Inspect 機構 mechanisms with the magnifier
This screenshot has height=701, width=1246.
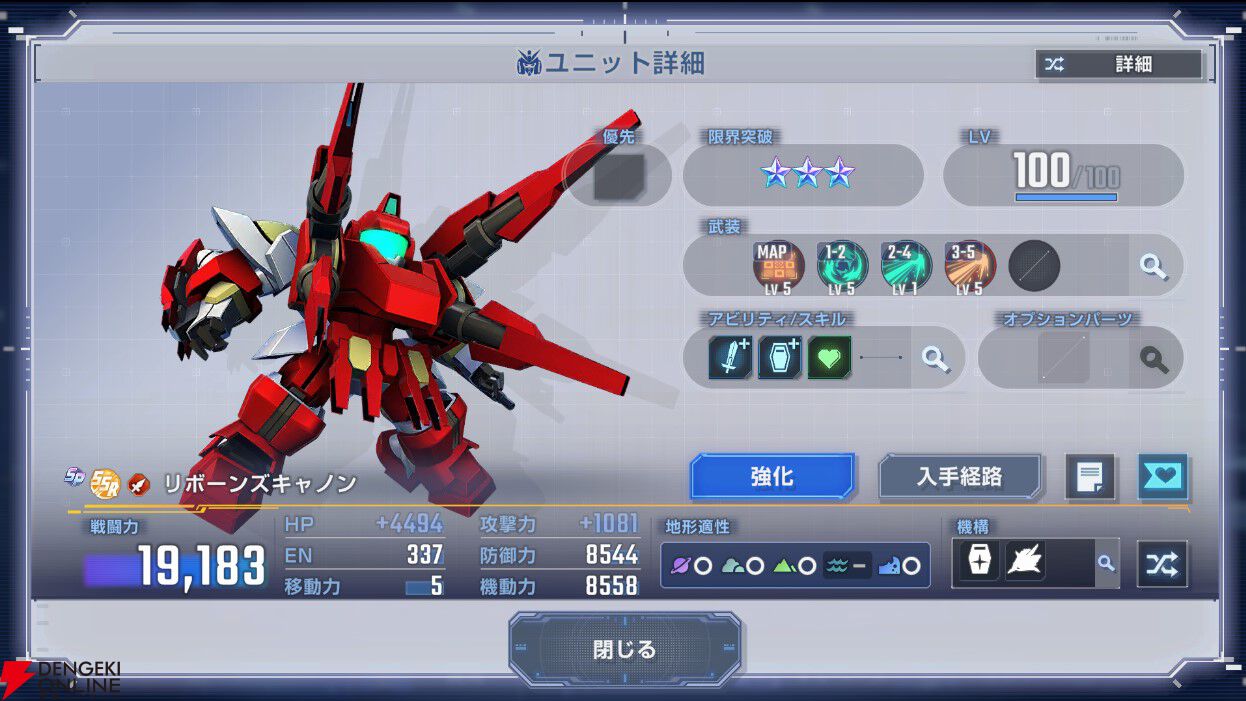[1106, 564]
